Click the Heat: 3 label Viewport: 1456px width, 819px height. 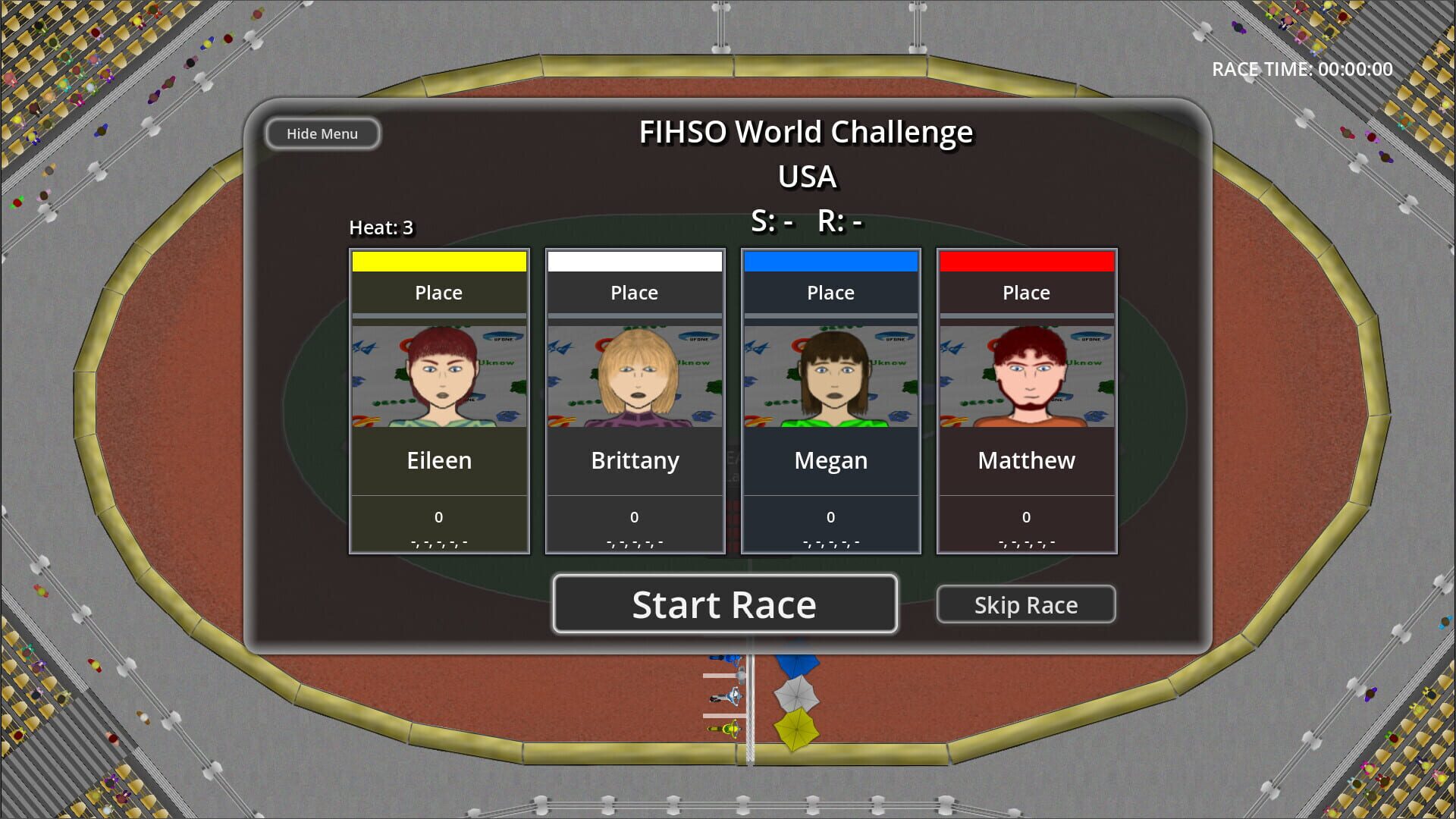coord(381,227)
